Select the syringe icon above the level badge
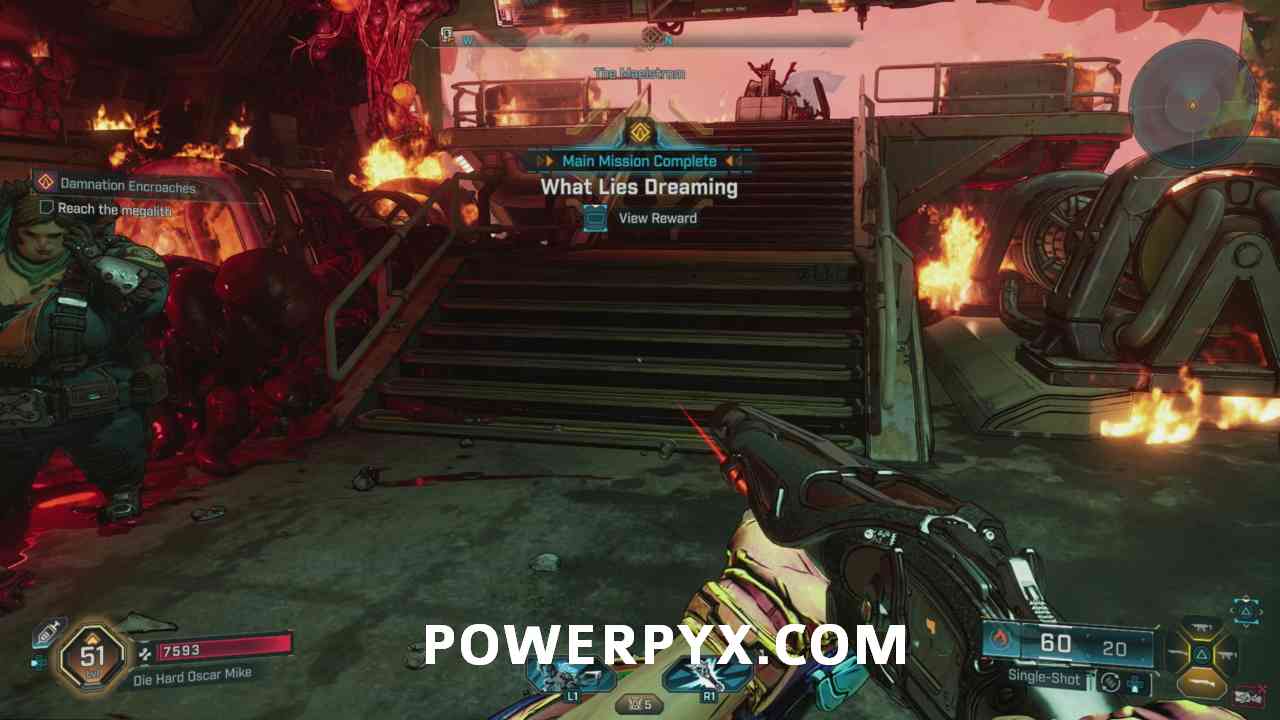 pos(48,632)
